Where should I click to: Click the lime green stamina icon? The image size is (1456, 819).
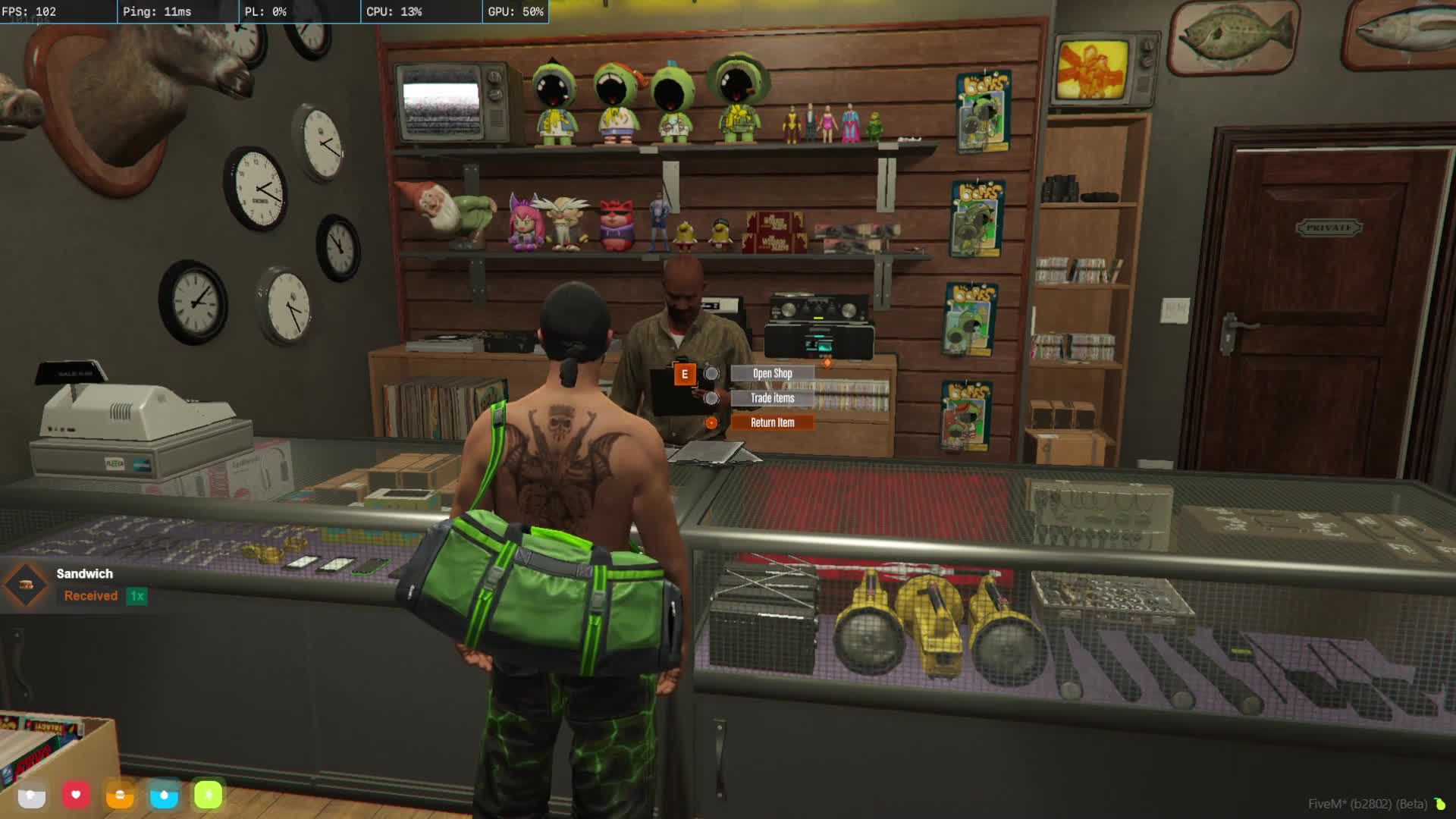[208, 795]
